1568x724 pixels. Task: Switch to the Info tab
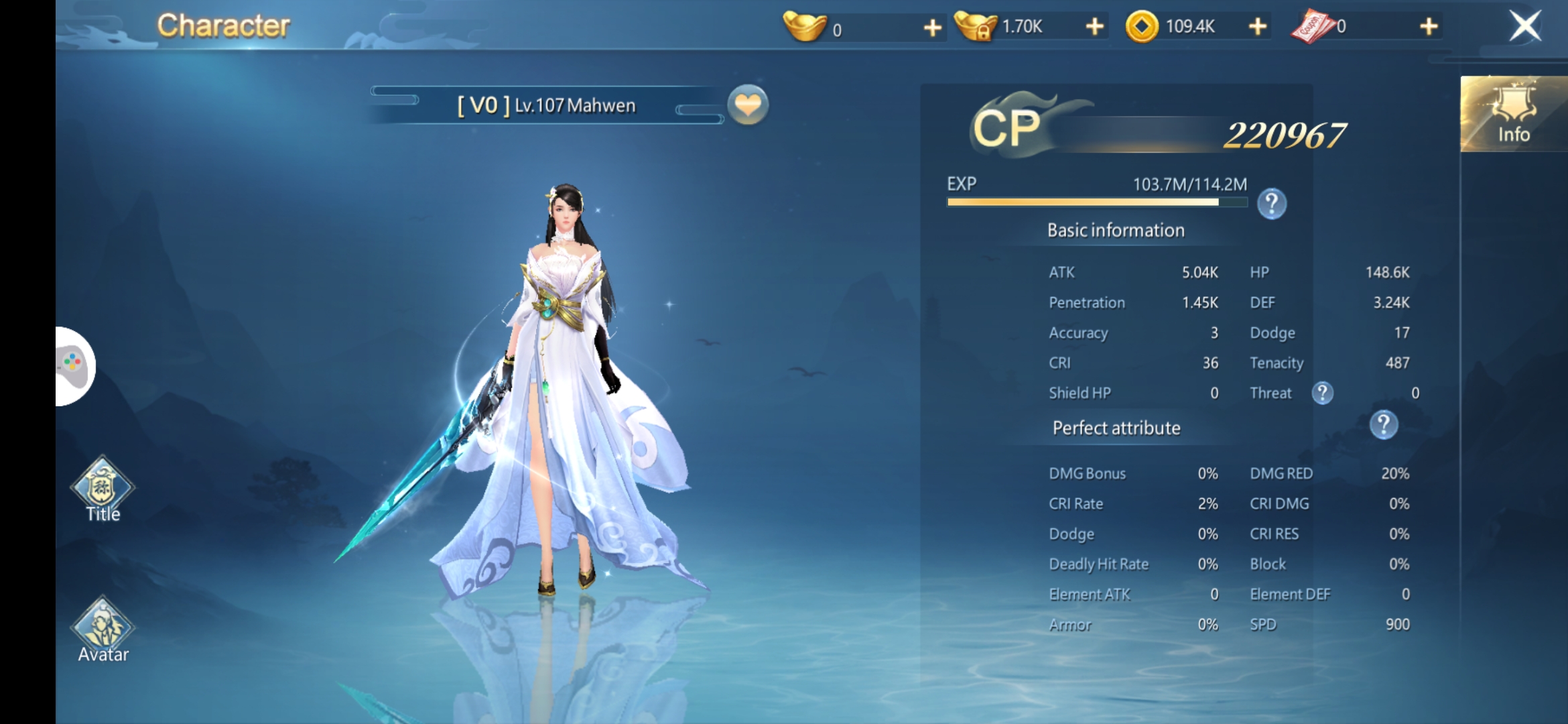[1513, 114]
